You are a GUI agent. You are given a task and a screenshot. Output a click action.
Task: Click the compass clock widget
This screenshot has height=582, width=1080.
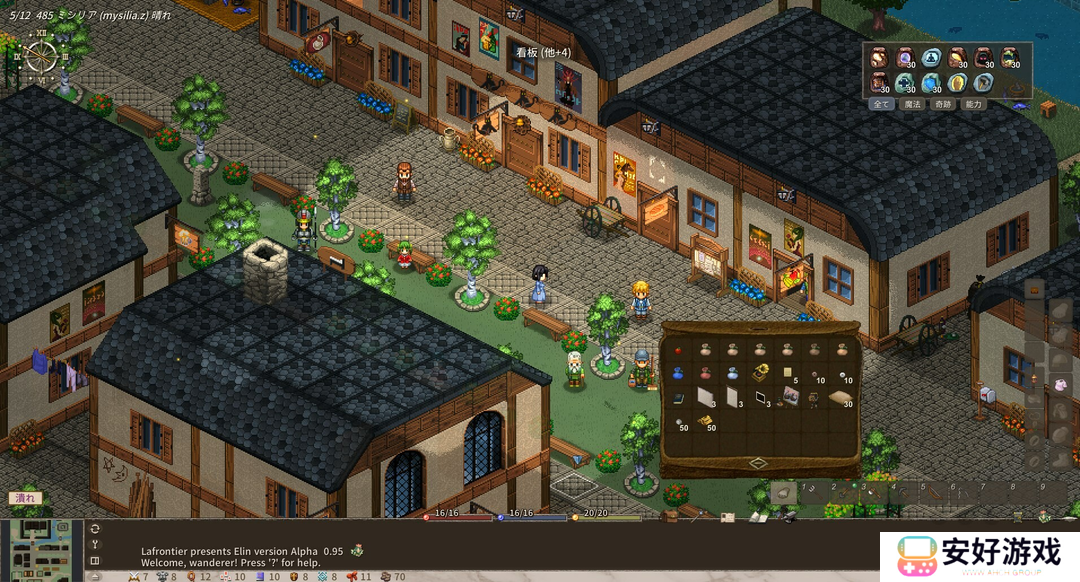[x=43, y=55]
